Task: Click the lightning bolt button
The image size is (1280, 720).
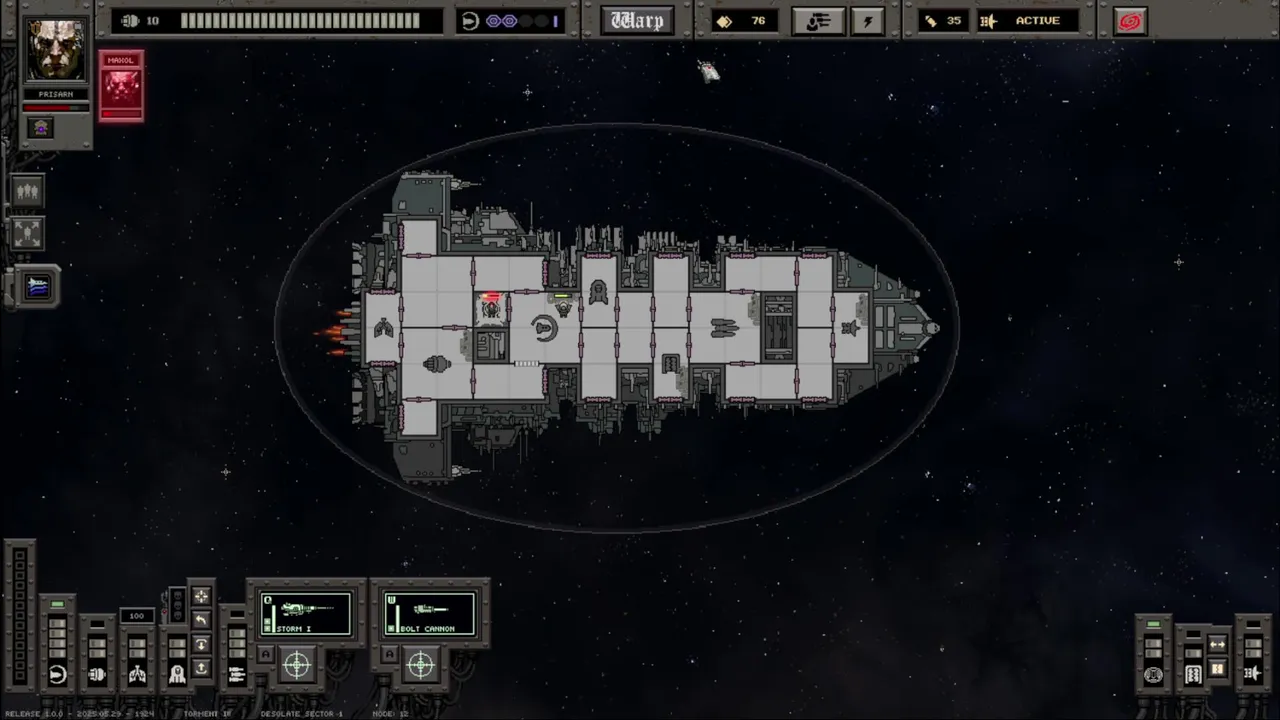Action: (x=867, y=21)
